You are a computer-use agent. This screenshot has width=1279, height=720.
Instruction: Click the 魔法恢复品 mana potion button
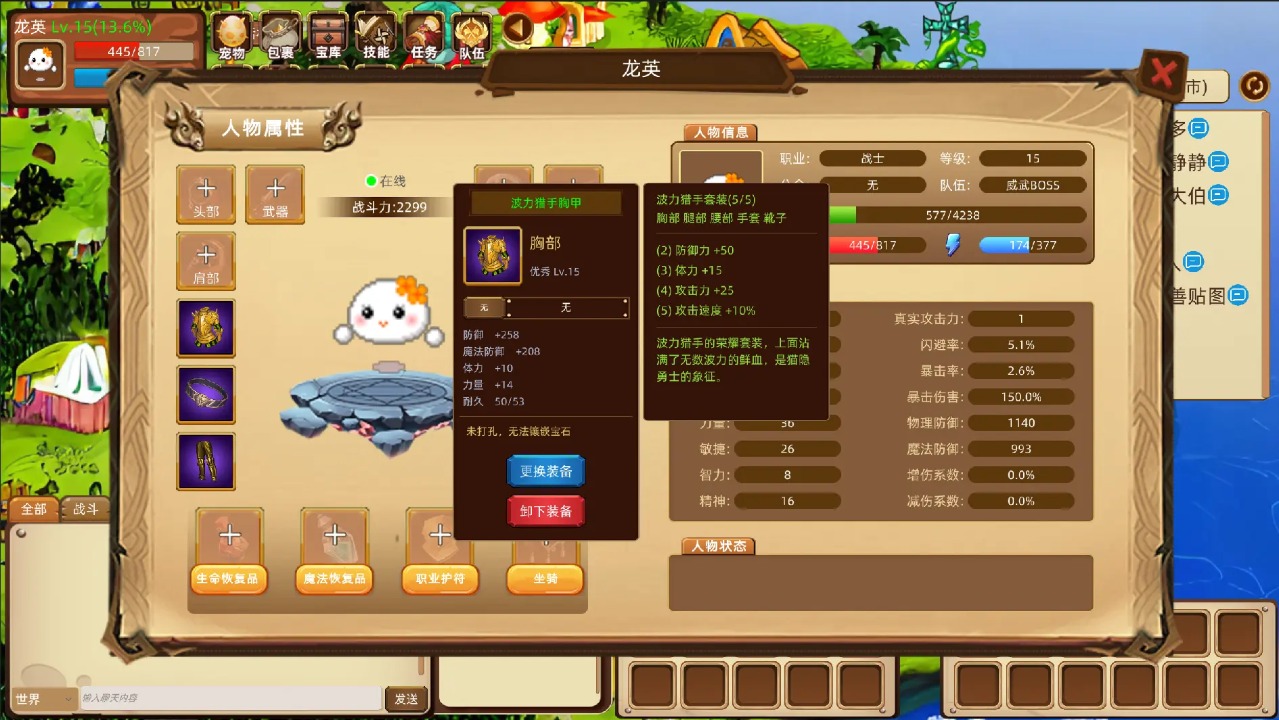coord(334,579)
